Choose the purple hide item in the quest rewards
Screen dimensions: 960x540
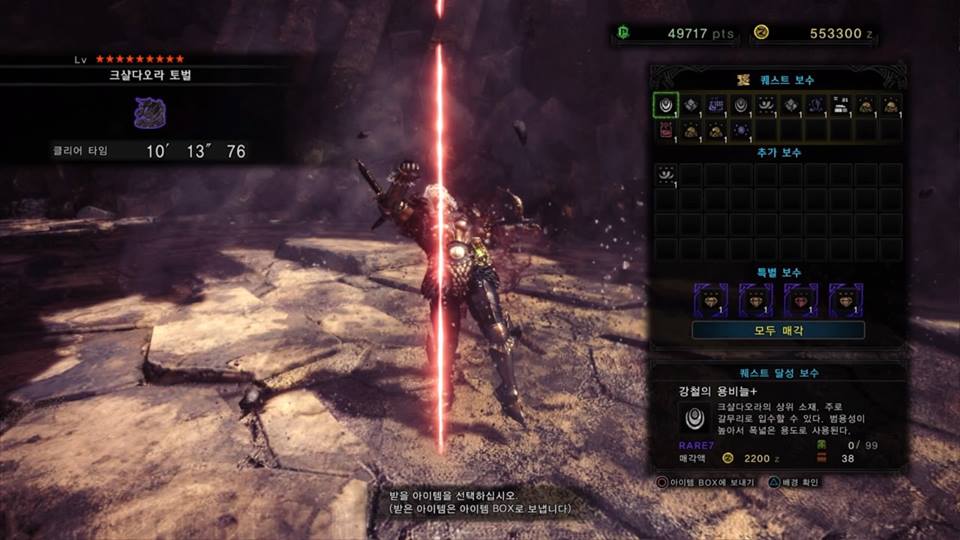point(716,104)
